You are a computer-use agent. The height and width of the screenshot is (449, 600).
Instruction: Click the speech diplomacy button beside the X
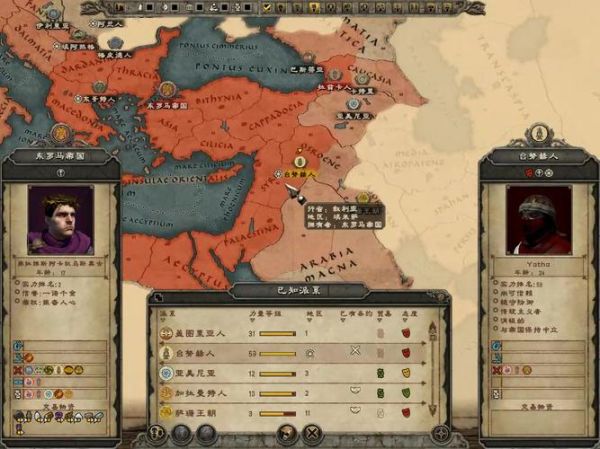point(287,433)
